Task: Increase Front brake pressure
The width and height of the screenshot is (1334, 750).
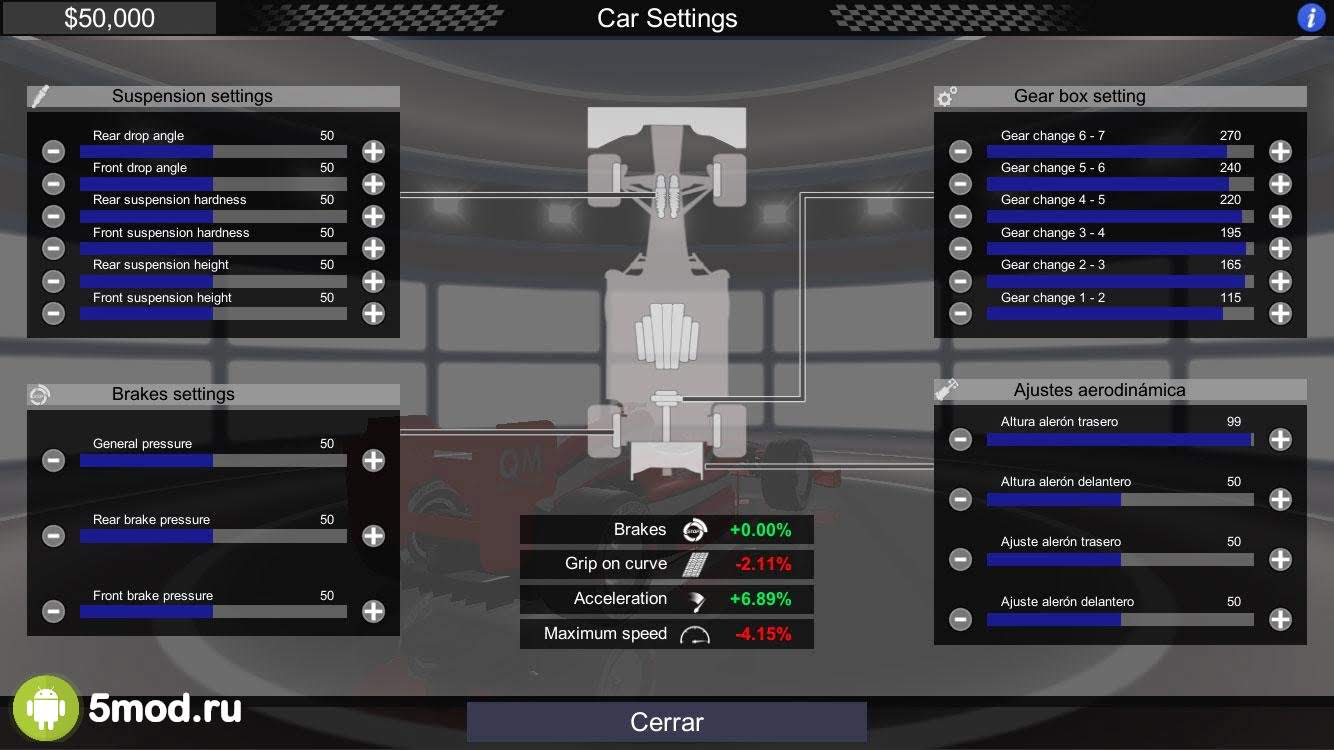Action: tap(373, 612)
